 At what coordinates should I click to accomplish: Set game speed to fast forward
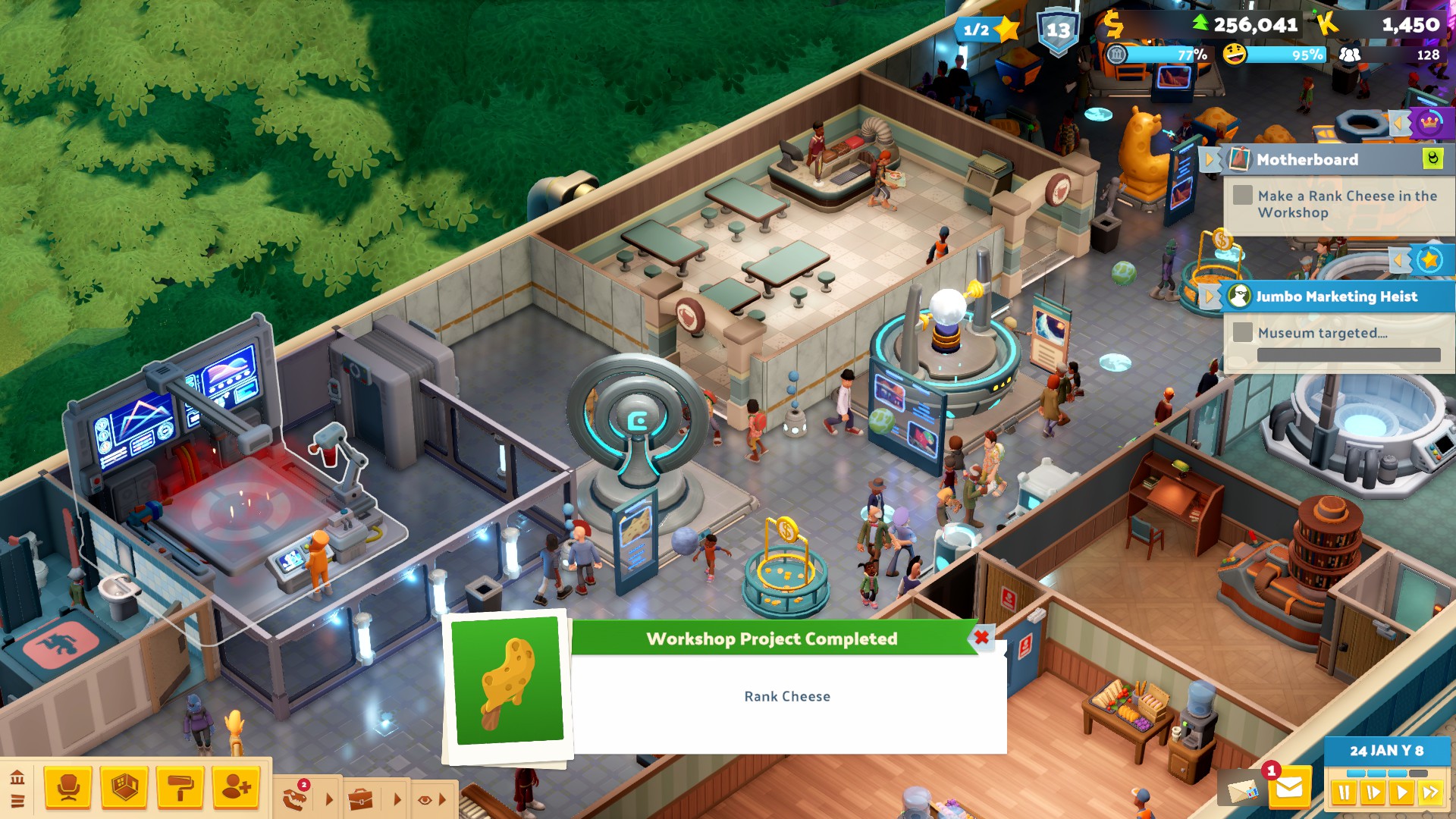click(1430, 793)
